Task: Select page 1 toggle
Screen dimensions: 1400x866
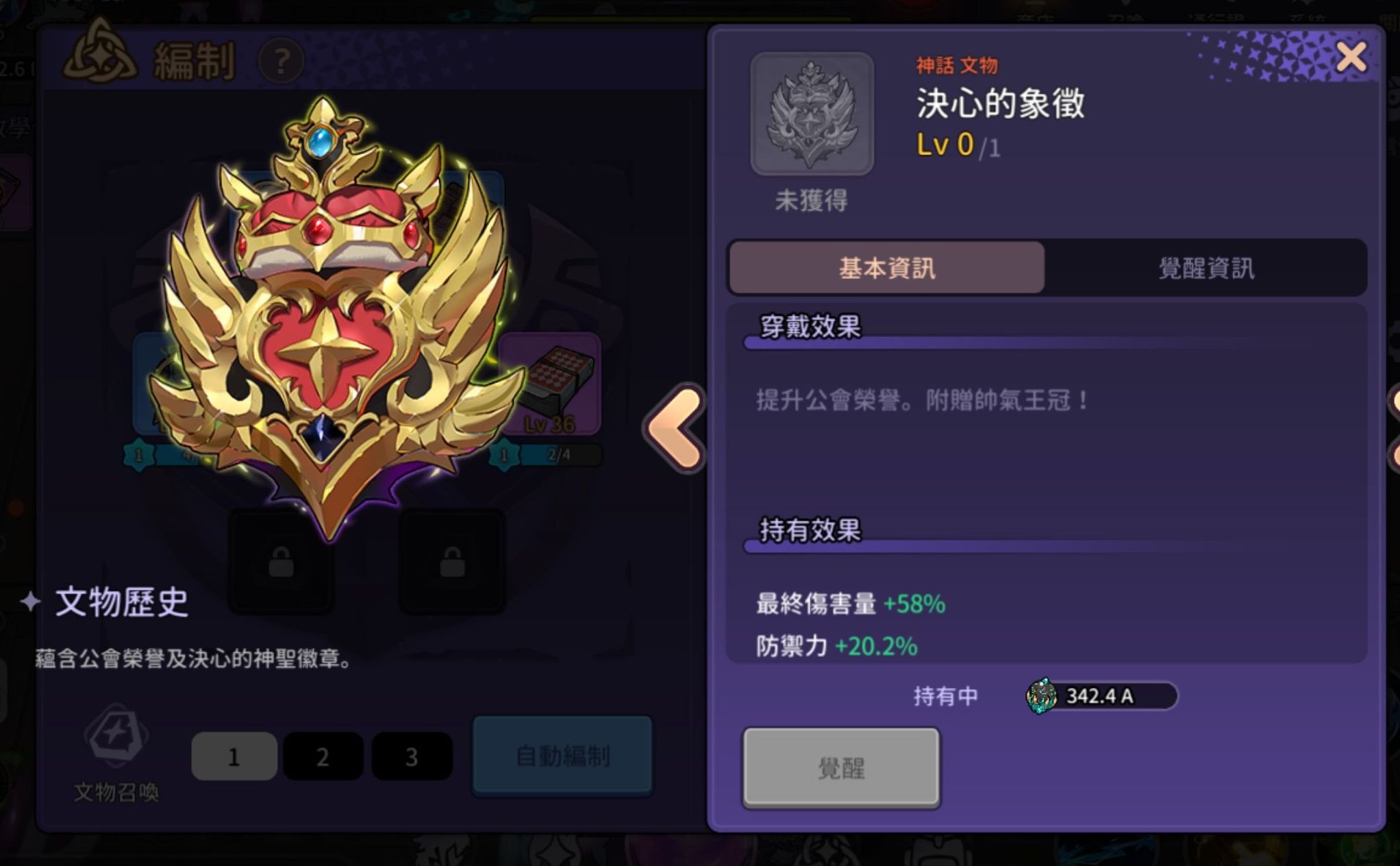Action: [233, 756]
